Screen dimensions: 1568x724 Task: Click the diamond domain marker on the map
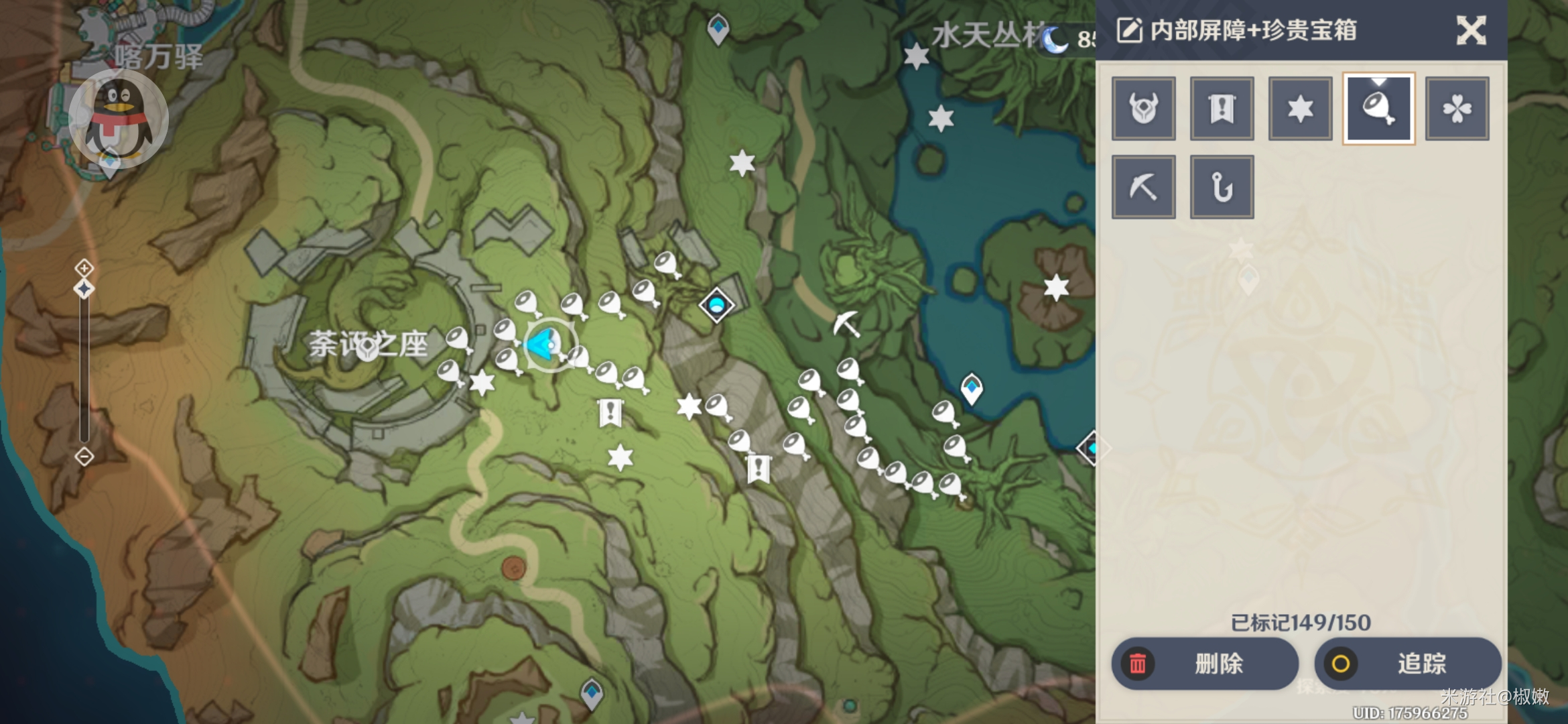(716, 306)
